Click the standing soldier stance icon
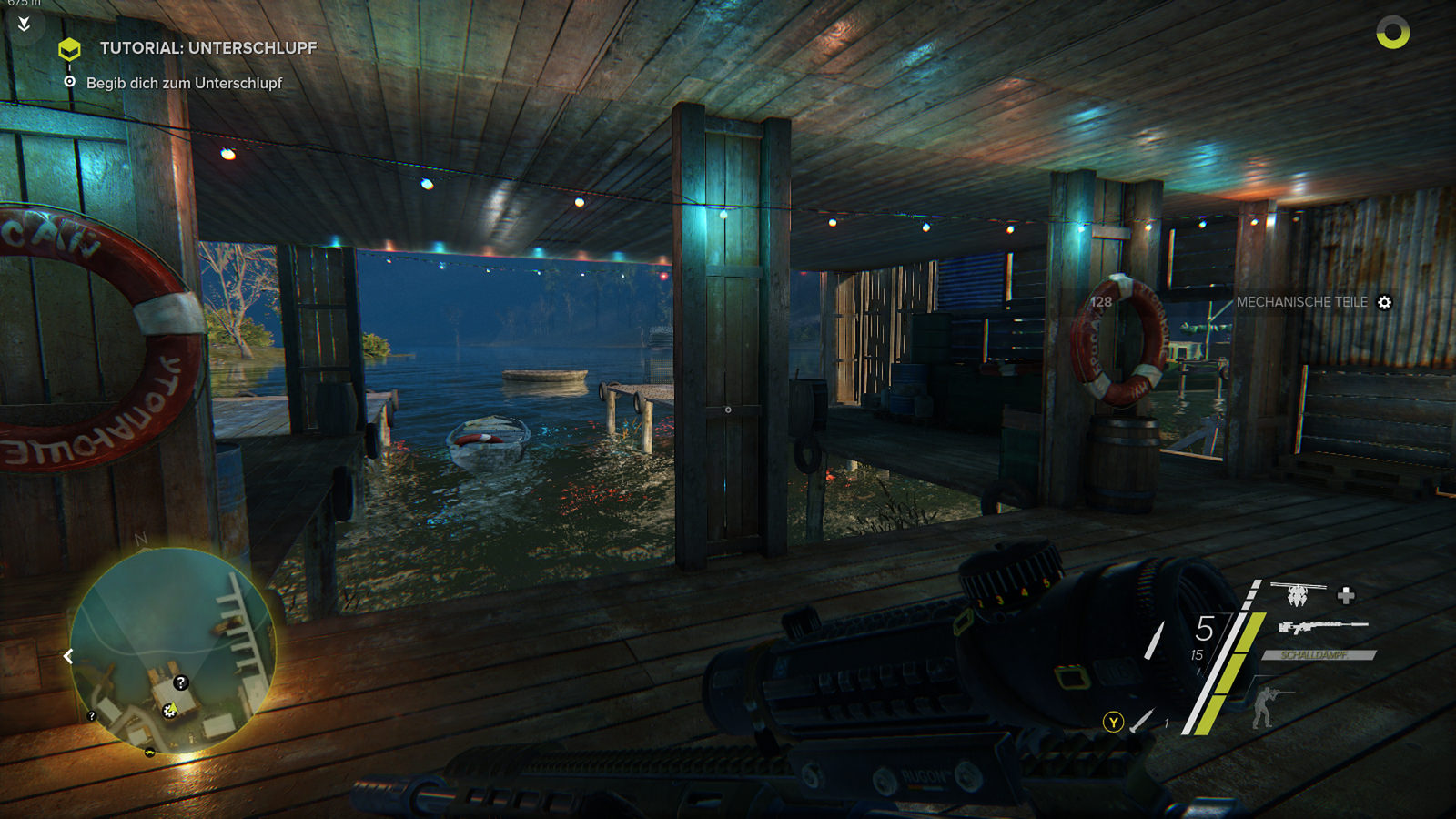Screen dimensions: 1456x819 pyautogui.click(x=1266, y=705)
